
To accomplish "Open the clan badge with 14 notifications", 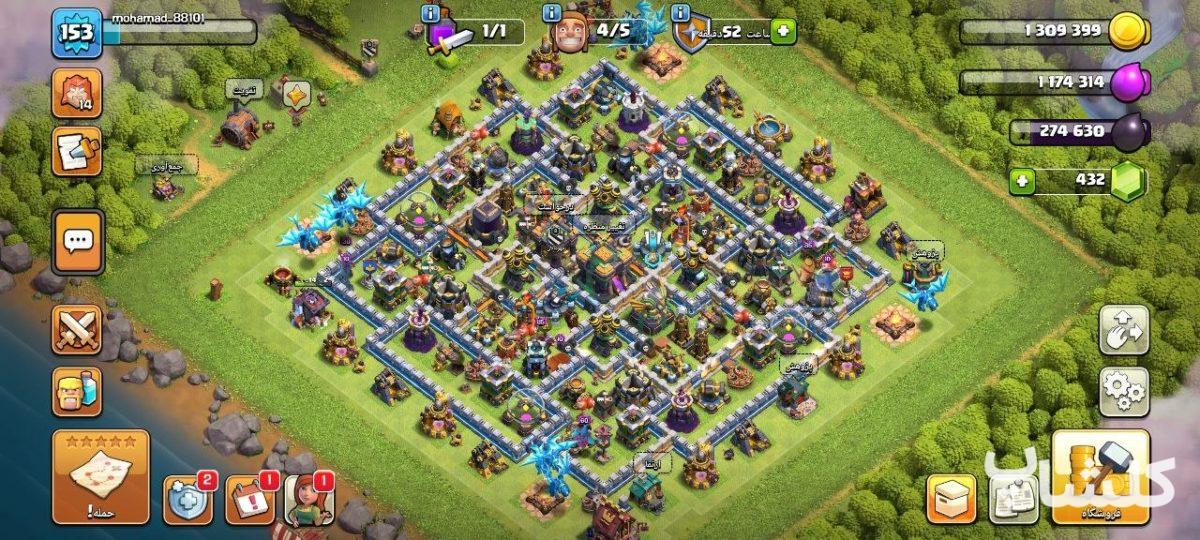I will [77, 92].
